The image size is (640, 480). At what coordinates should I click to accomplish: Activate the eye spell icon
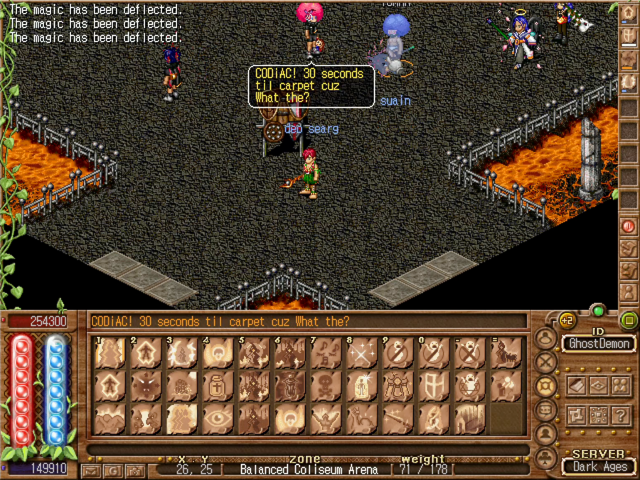[x=217, y=418]
